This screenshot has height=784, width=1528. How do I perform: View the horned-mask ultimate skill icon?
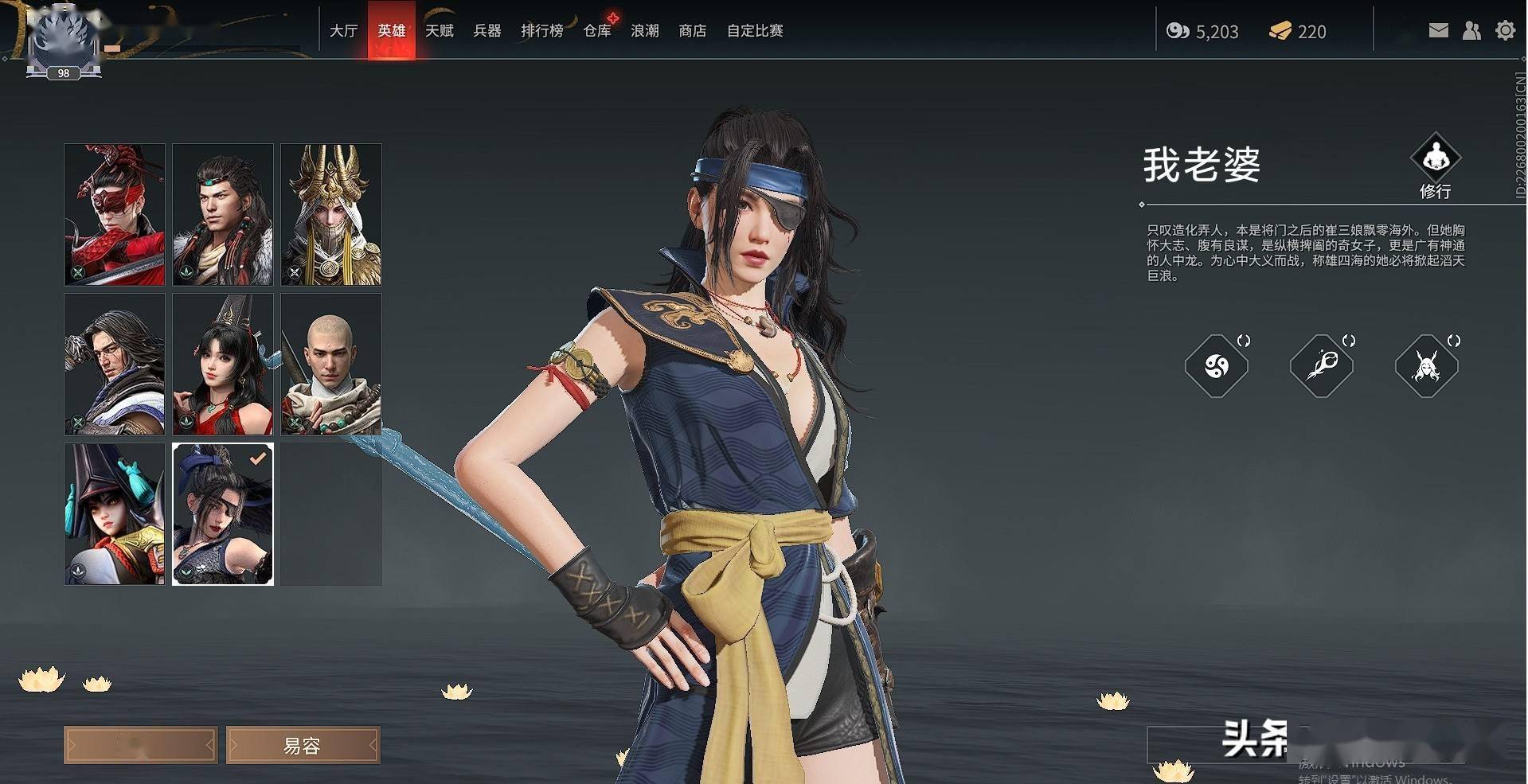(1426, 366)
